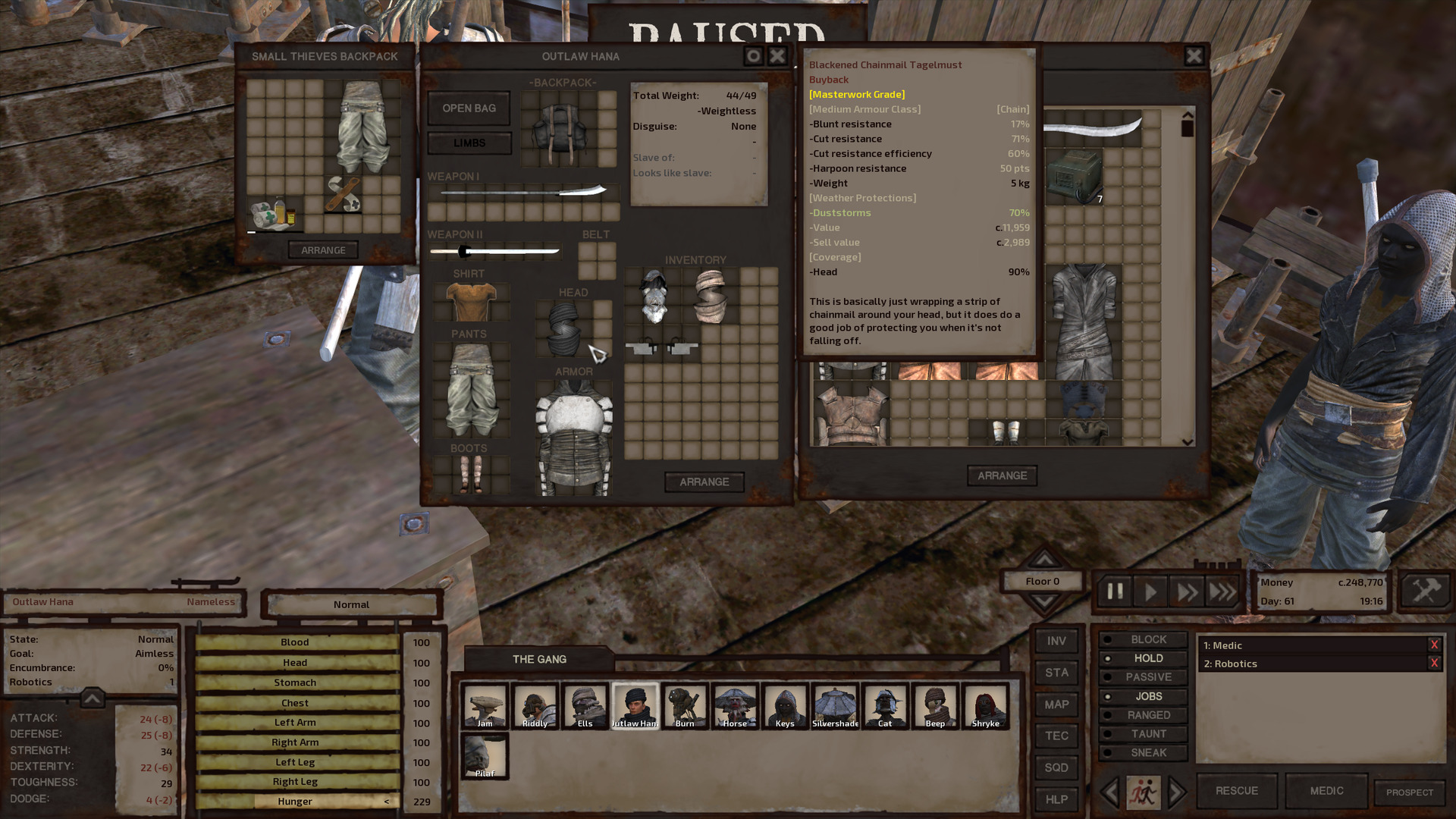Open the MAP screen
The image size is (1456, 819).
pos(1056,704)
